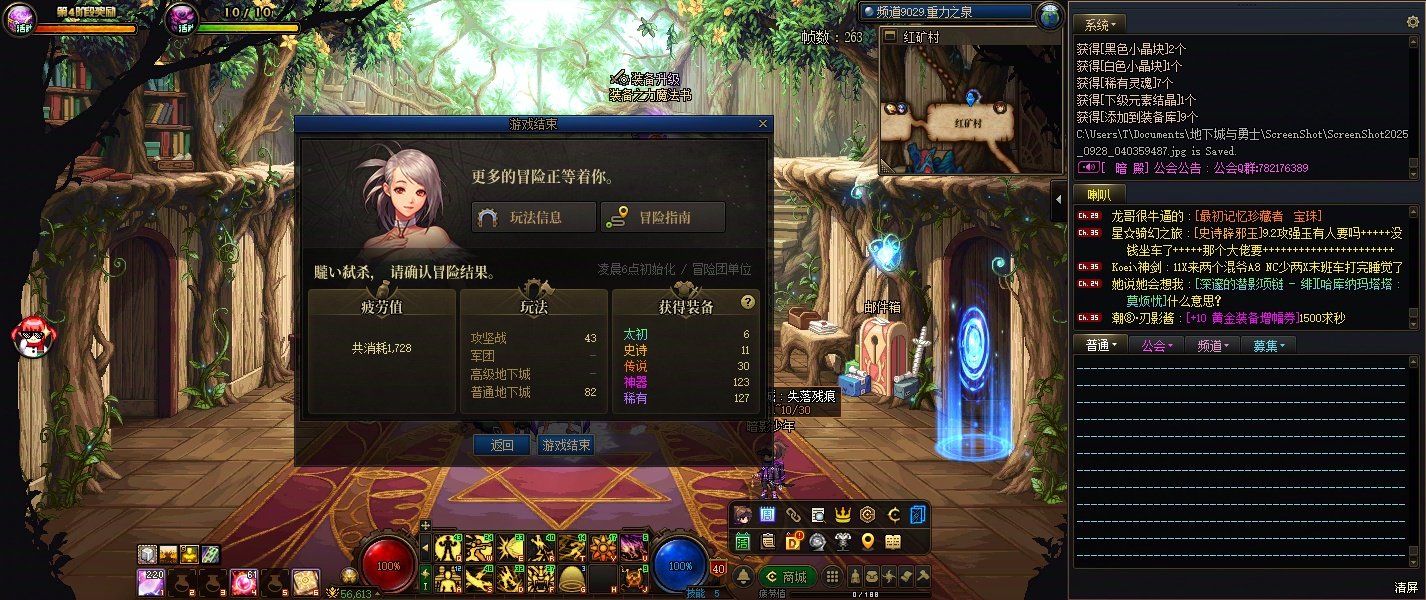Open the open book icon
The image size is (1426, 600).
[x=892, y=541]
